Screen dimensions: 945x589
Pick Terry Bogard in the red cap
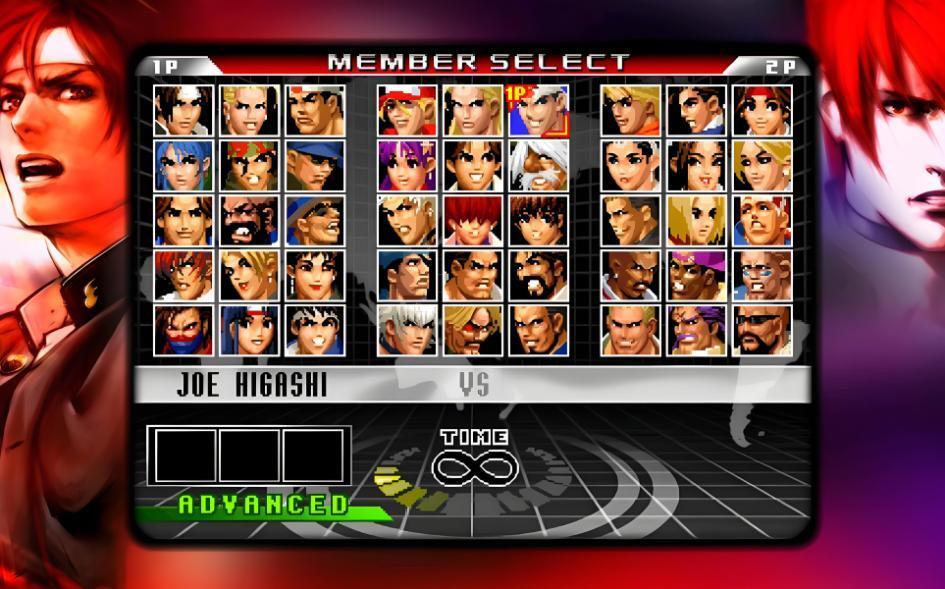407,110
